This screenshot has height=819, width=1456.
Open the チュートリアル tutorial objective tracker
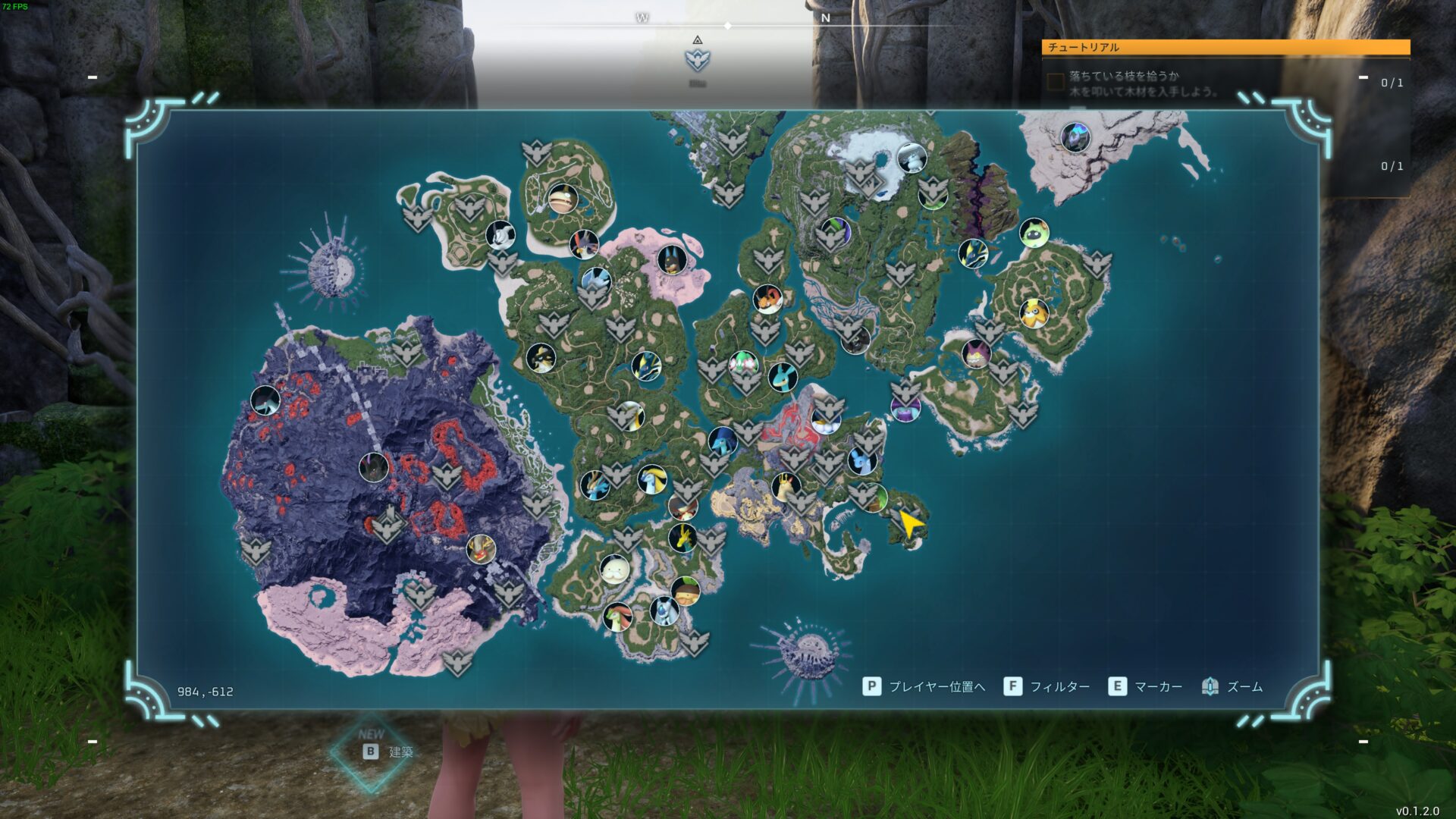tap(1225, 47)
